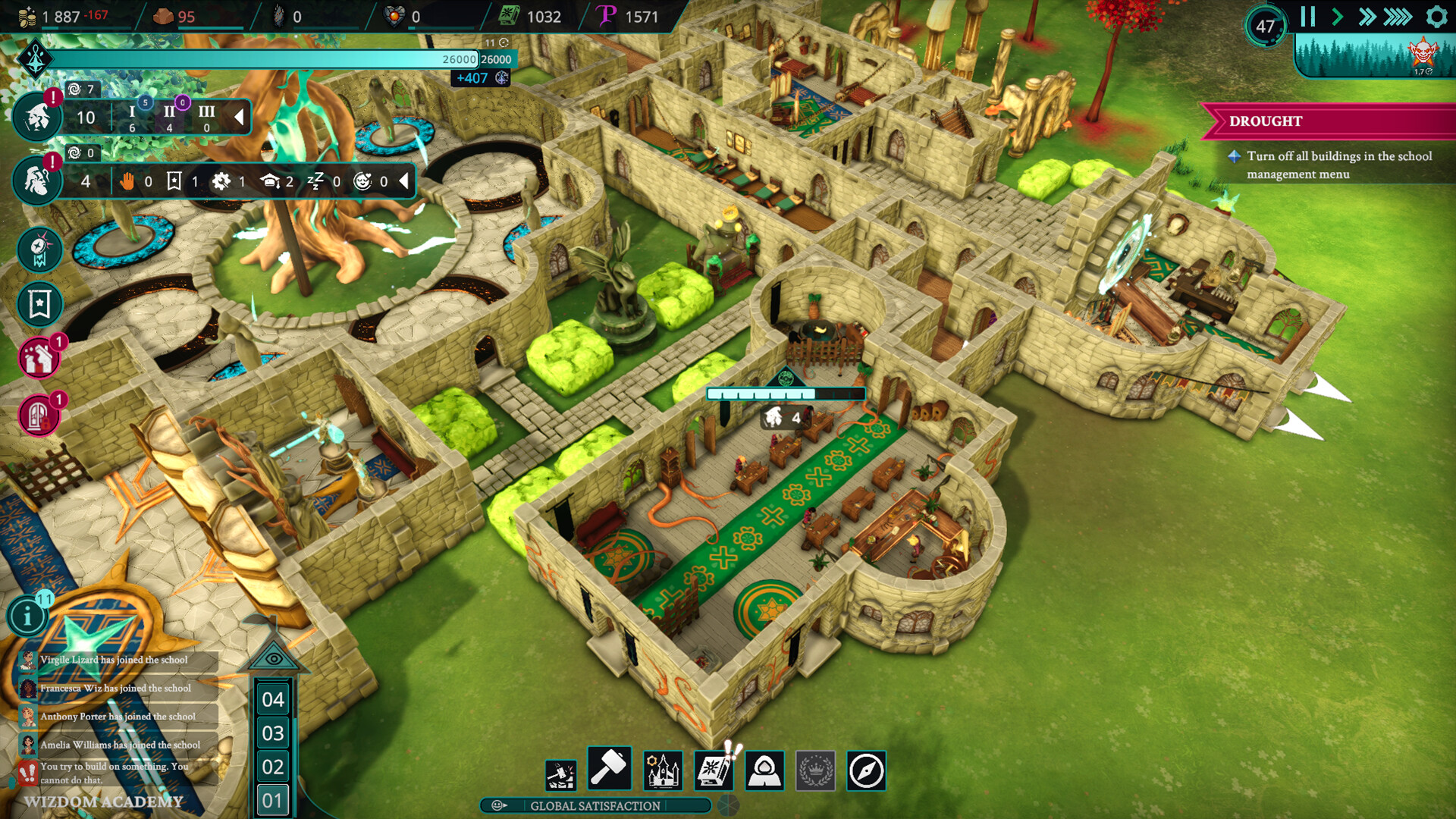Open the spellbook menu with alert
Viewport: 1456px width, 819px height.
coord(713,771)
